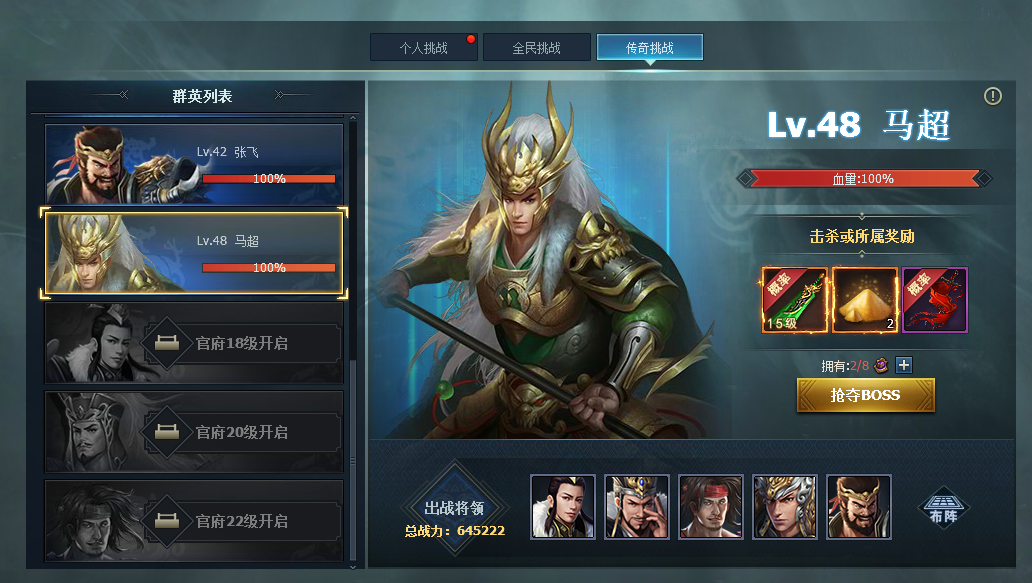Choose the Lv.42 张飞 boss row

(194, 164)
